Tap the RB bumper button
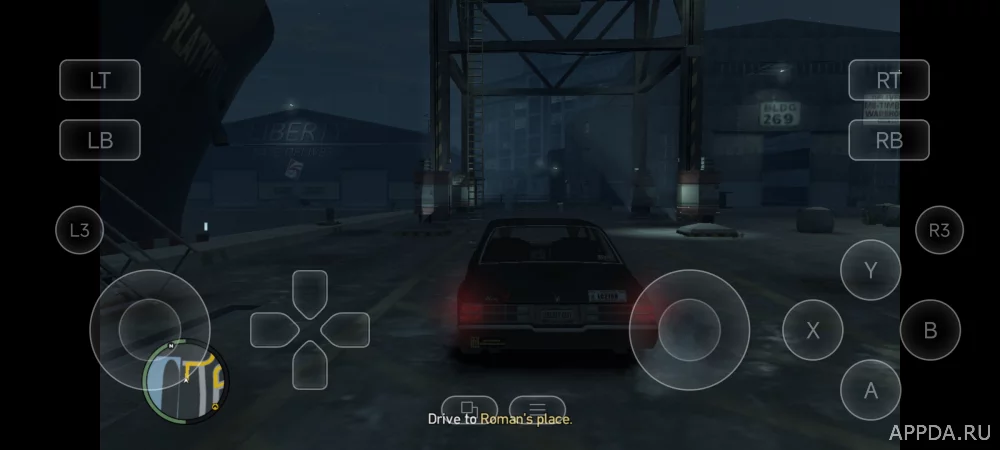The width and height of the screenshot is (1000, 450). click(889, 140)
